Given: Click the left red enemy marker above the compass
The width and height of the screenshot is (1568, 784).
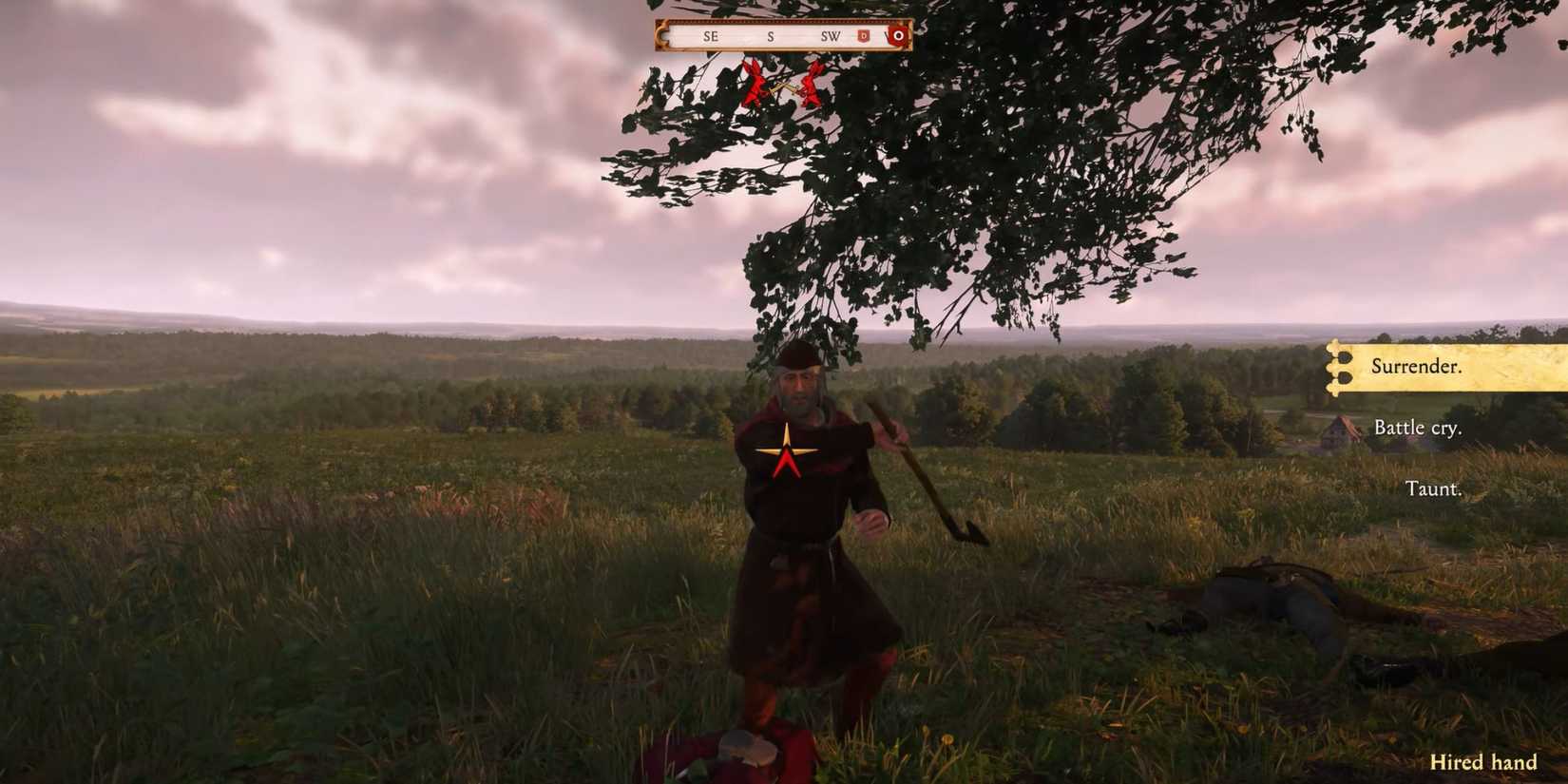Looking at the screenshot, I should click(755, 85).
